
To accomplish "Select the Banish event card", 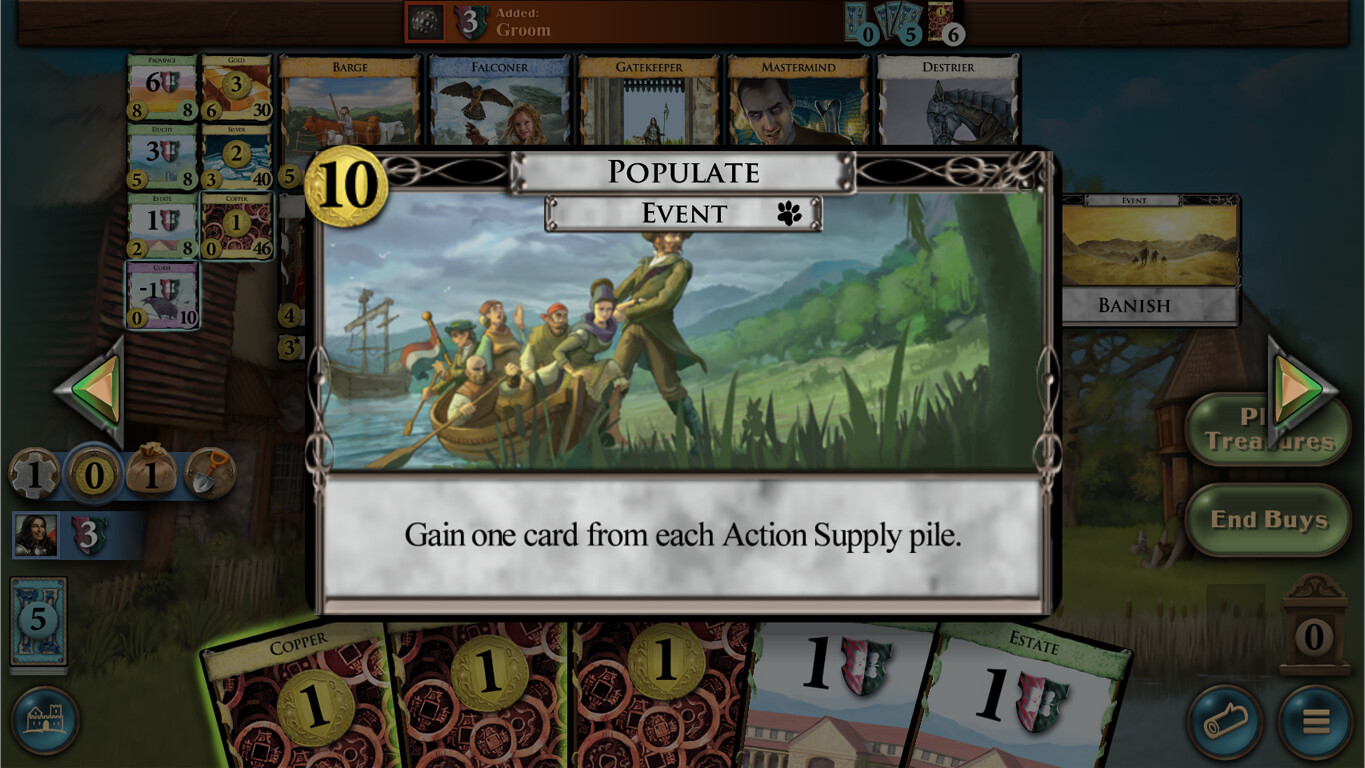I will click(x=1148, y=253).
